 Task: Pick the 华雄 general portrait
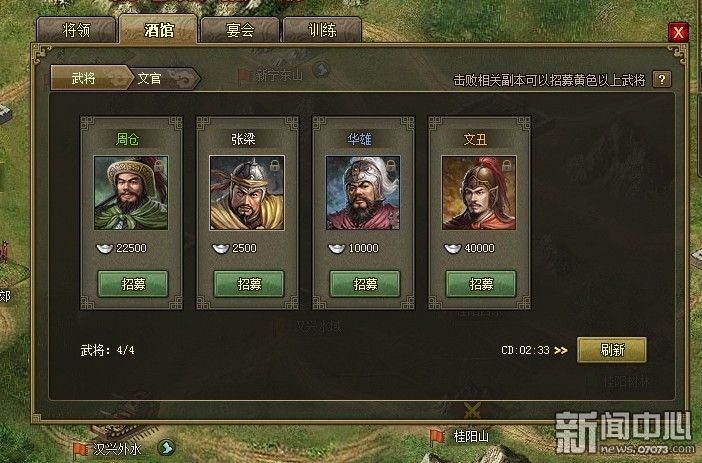[x=363, y=192]
